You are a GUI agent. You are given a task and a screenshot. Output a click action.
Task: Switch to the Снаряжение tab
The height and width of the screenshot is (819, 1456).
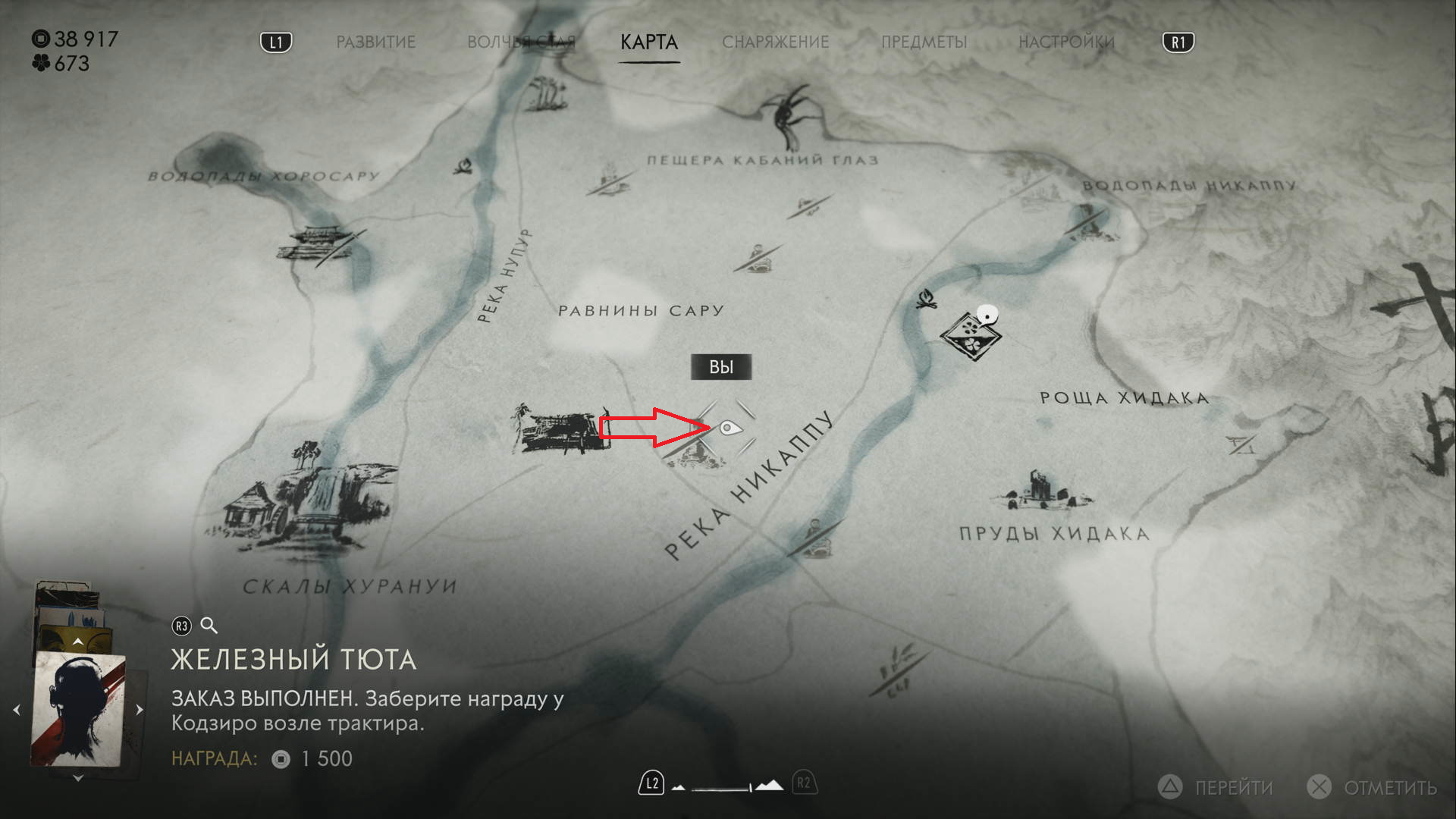point(775,42)
